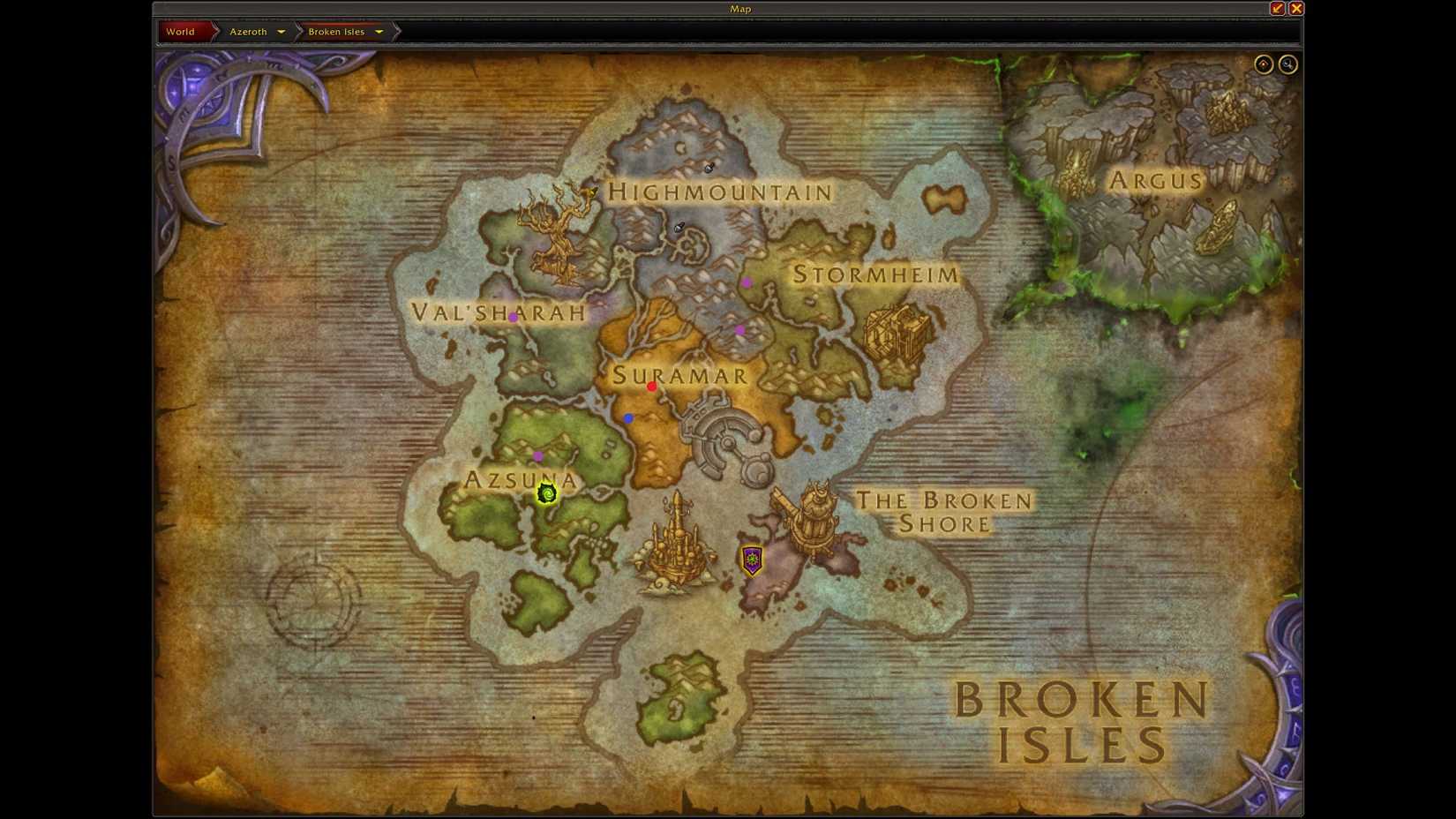
Task: Click the red player position dot in Suramar
Action: click(652, 386)
